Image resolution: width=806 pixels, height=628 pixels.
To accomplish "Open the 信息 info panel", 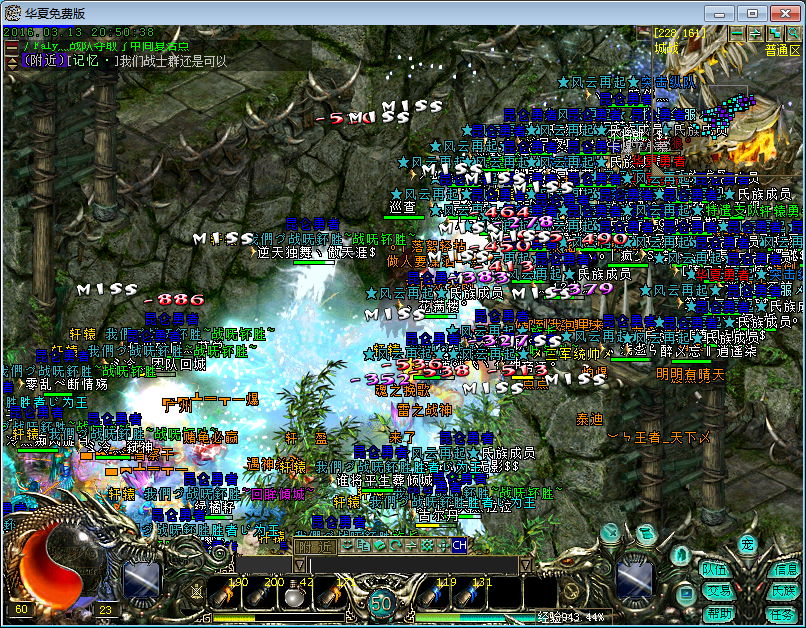I will coord(786,570).
